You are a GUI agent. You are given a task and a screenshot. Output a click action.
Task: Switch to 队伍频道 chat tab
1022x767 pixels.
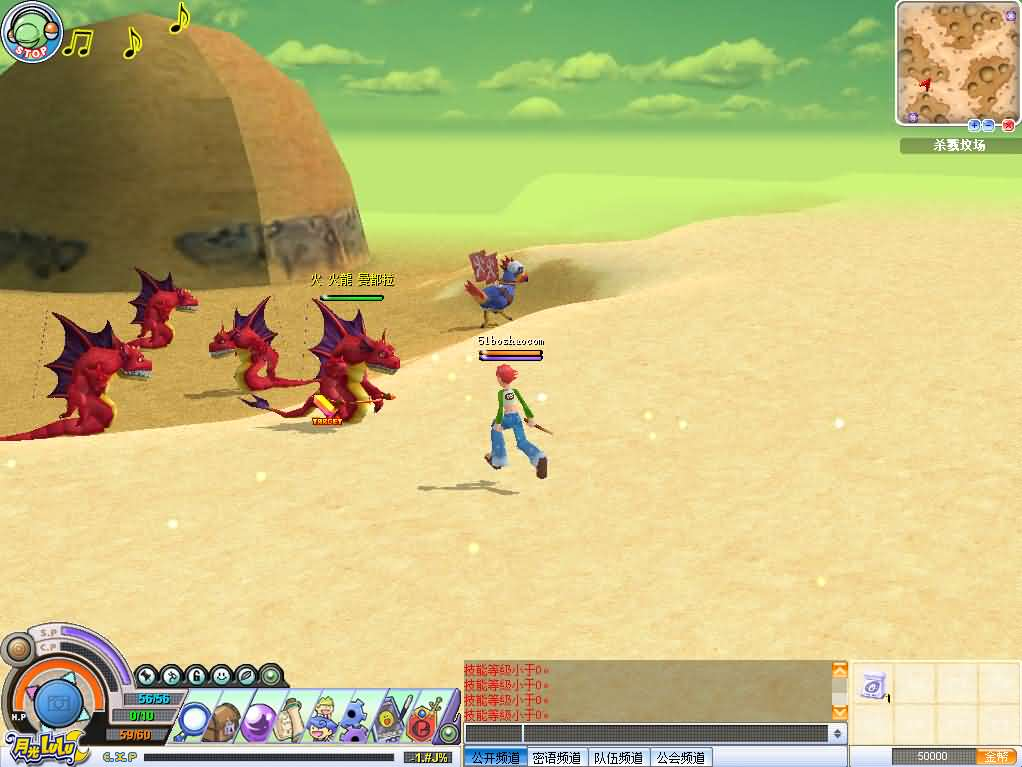pyautogui.click(x=619, y=758)
